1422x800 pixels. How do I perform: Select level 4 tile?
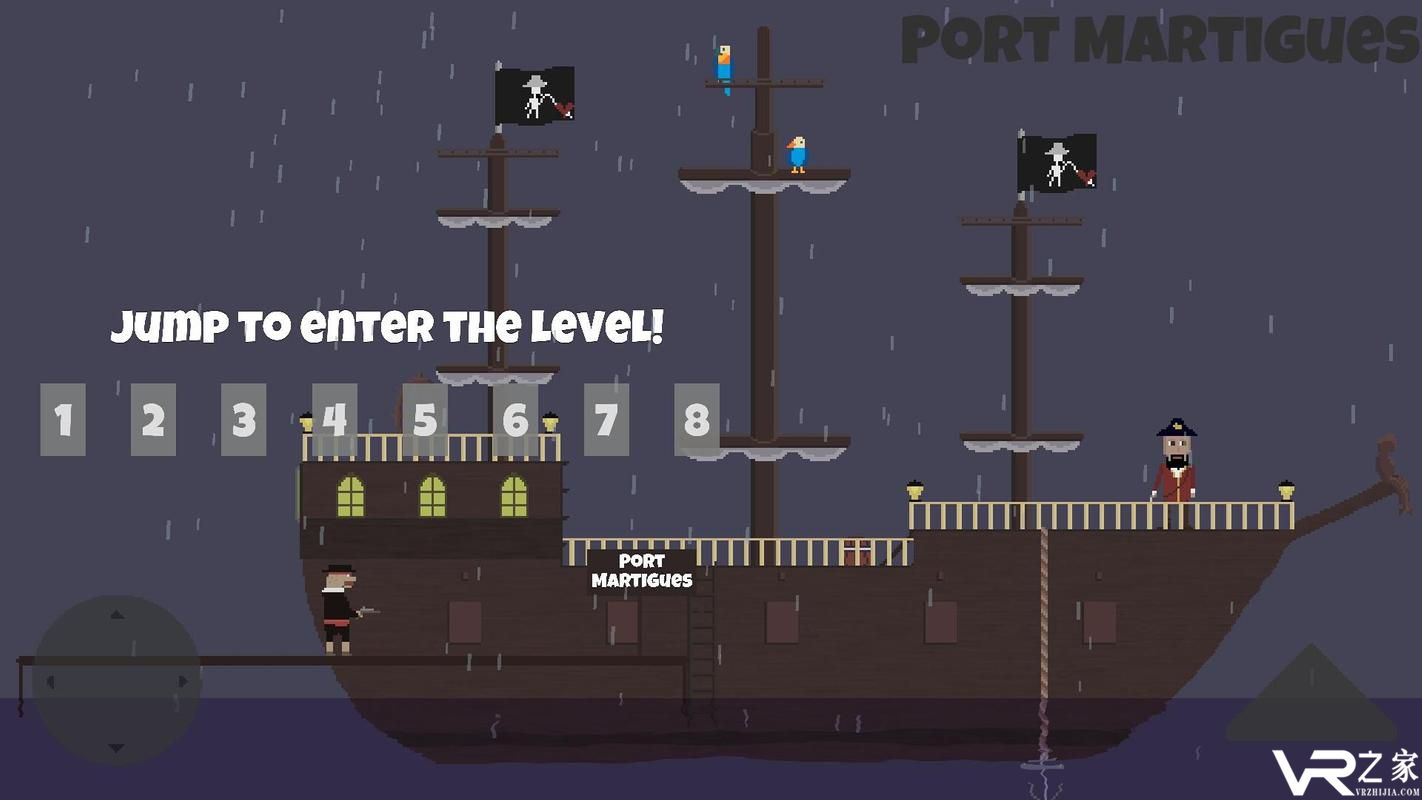coord(334,420)
